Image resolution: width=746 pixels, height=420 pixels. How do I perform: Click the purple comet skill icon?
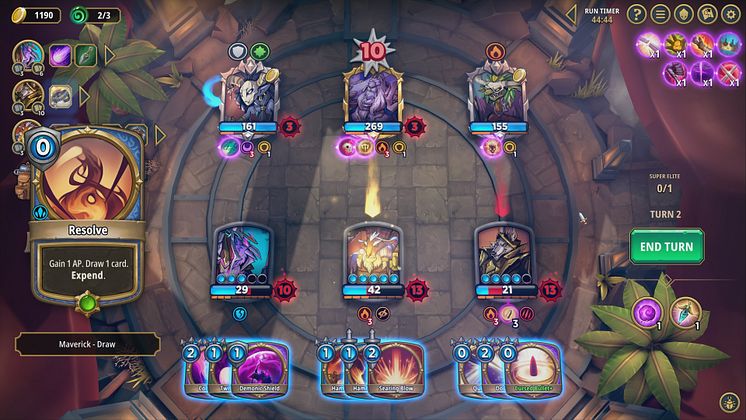62,56
